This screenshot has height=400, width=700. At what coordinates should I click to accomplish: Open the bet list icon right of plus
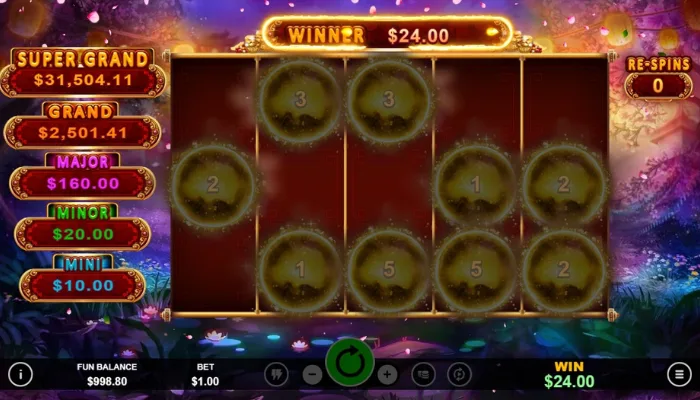(x=423, y=374)
